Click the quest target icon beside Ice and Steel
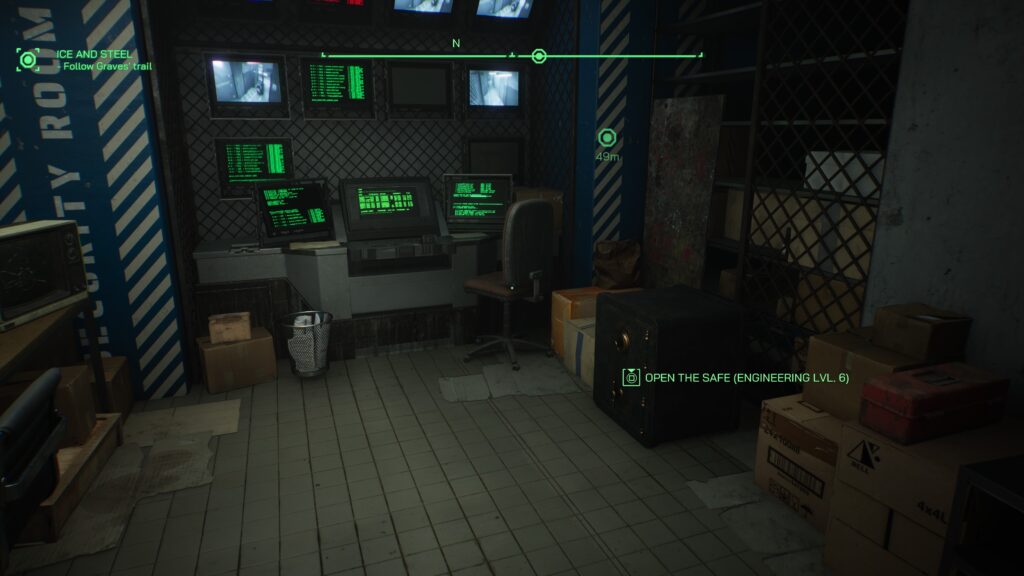Viewport: 1024px width, 576px height. tap(28, 60)
